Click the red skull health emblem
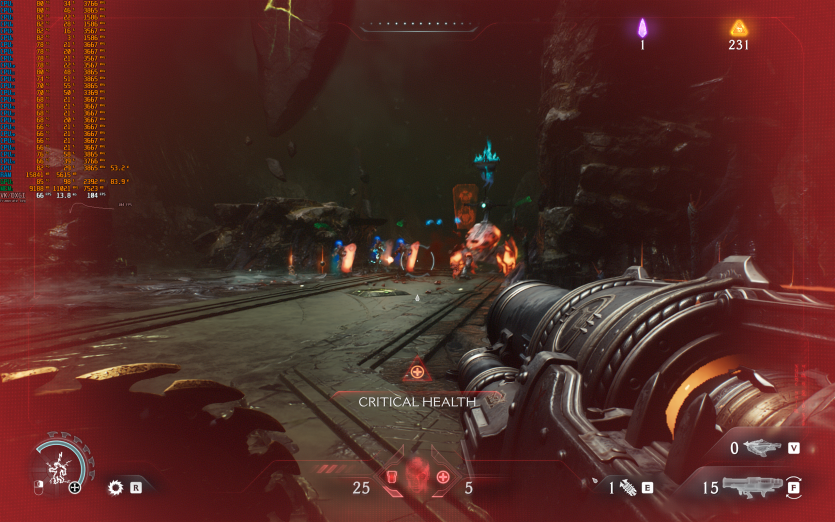The image size is (835, 522). (417, 477)
